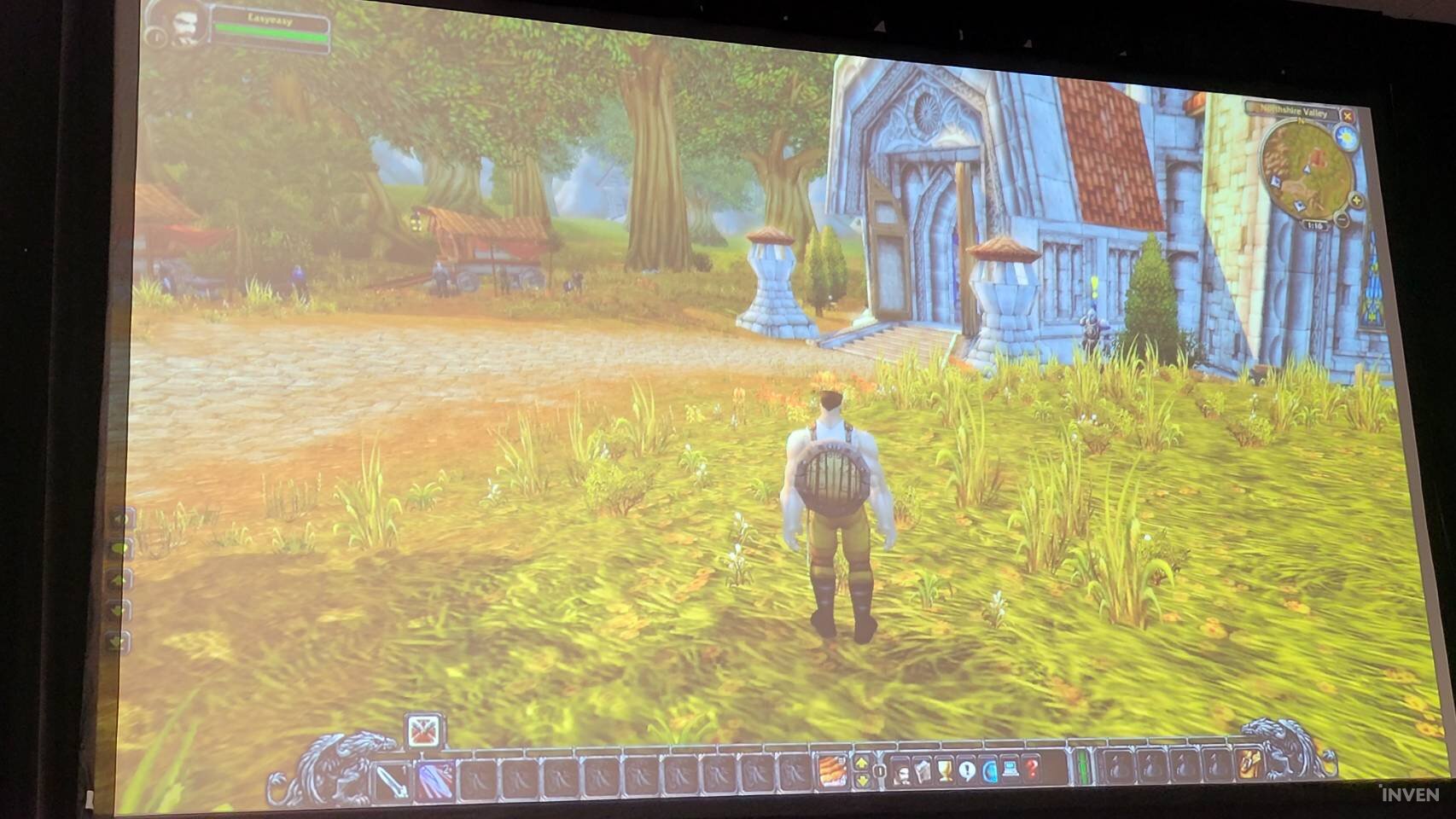Page the action bar up with the up arrow
Image resolution: width=1456 pixels, height=819 pixels.
[x=862, y=761]
